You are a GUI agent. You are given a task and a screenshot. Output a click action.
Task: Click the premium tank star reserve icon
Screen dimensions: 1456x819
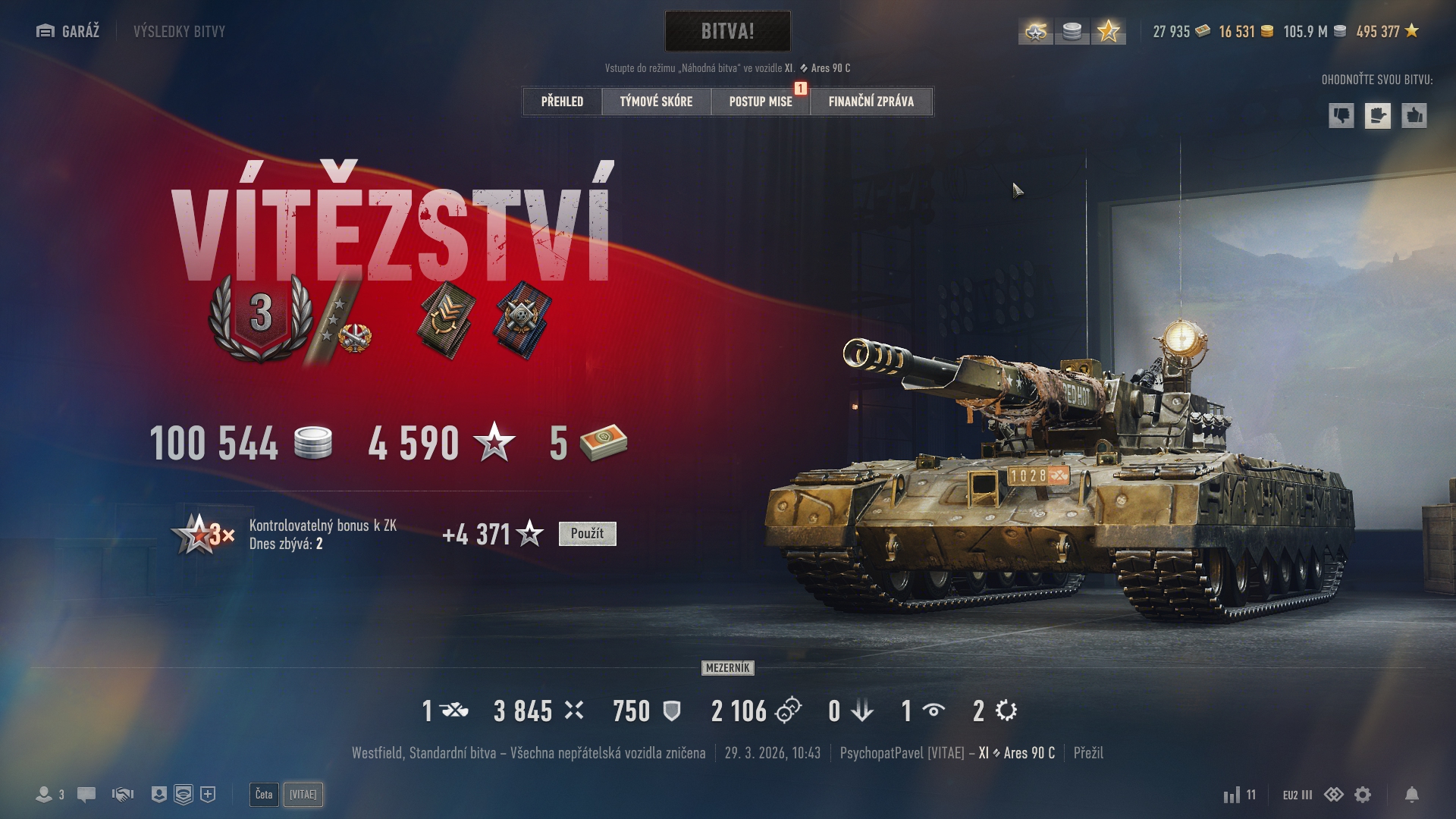(1036, 32)
